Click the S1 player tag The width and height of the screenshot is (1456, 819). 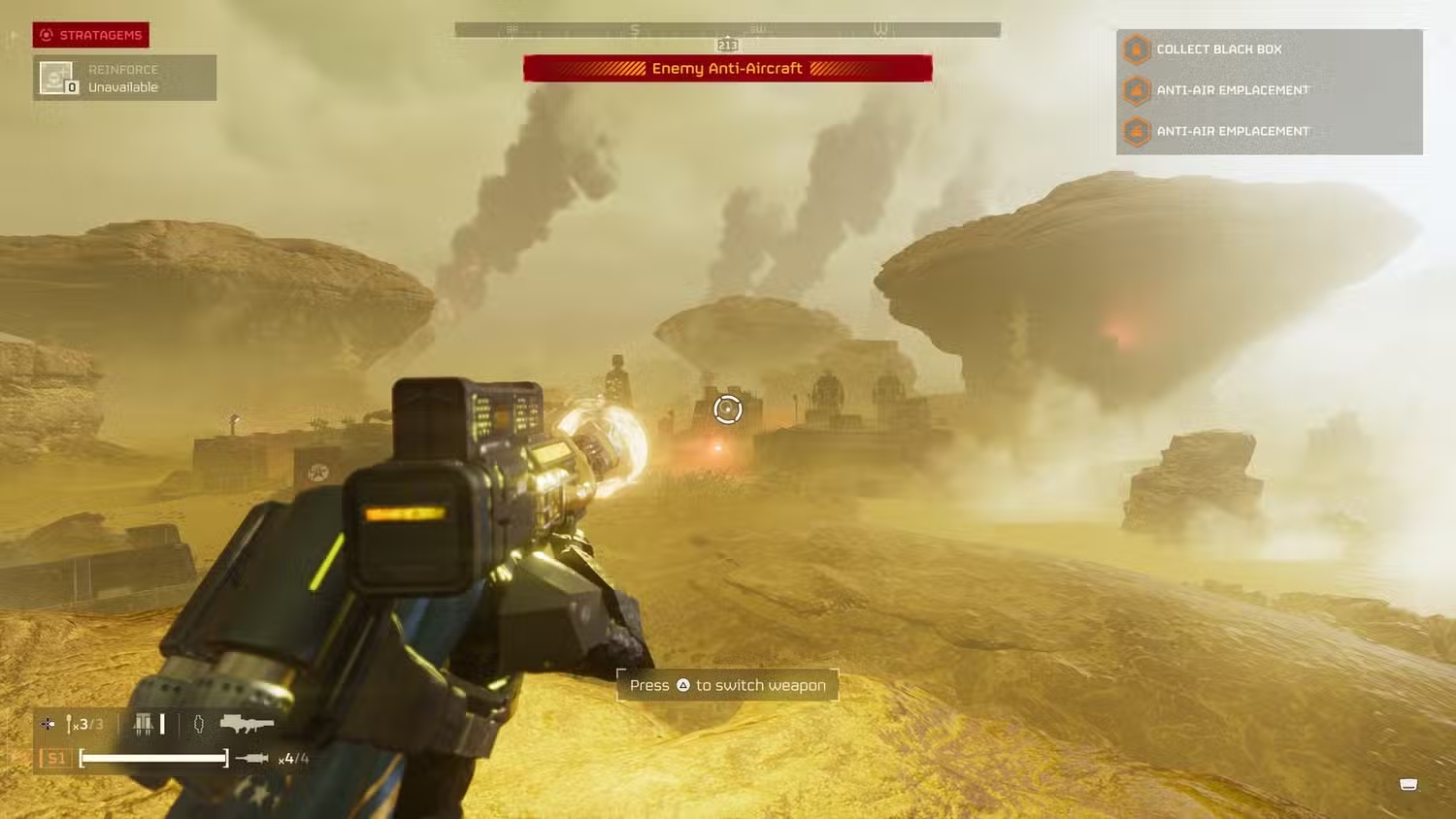[x=56, y=758]
